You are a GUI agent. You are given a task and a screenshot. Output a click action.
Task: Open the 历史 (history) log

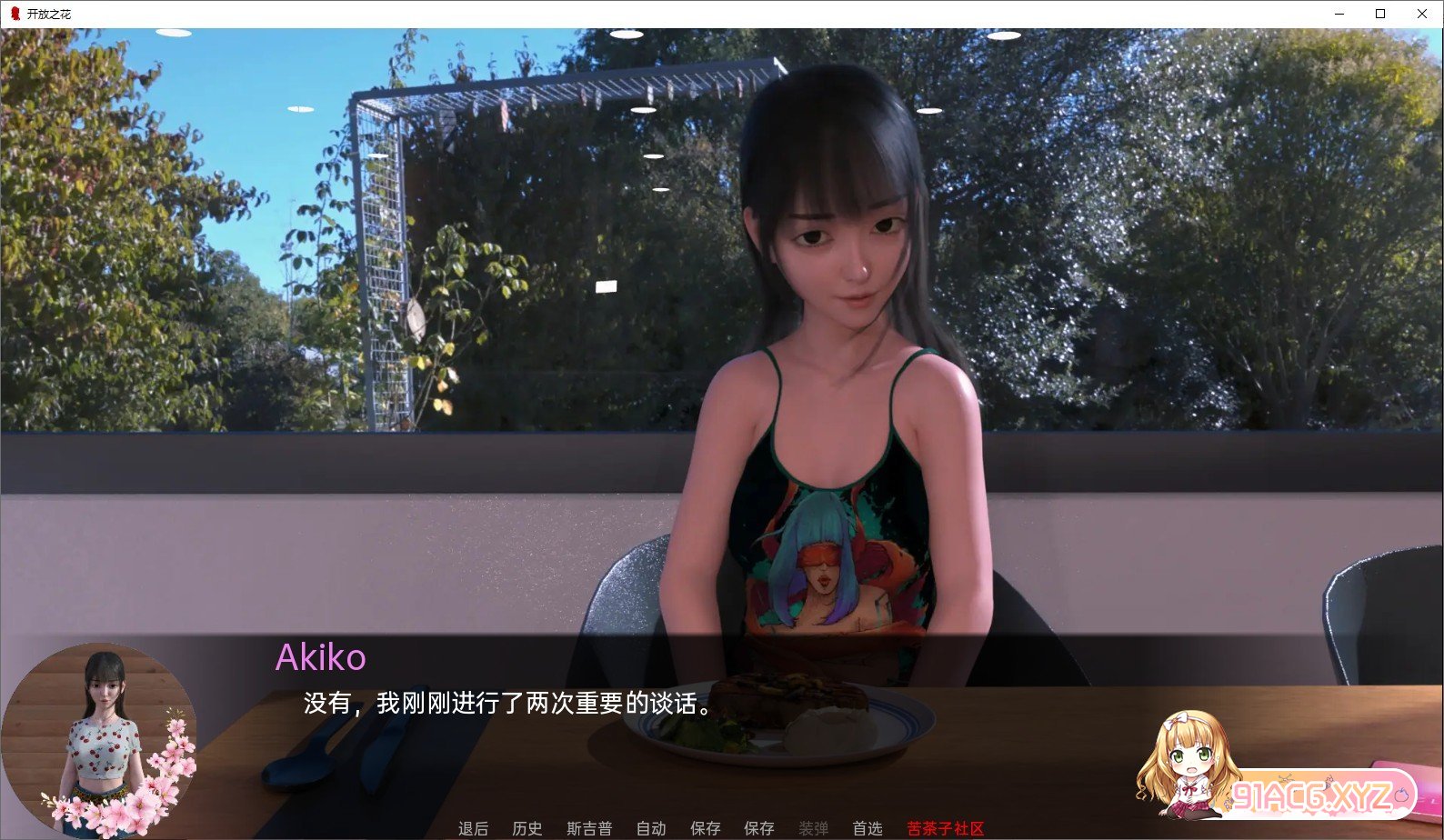tap(526, 828)
